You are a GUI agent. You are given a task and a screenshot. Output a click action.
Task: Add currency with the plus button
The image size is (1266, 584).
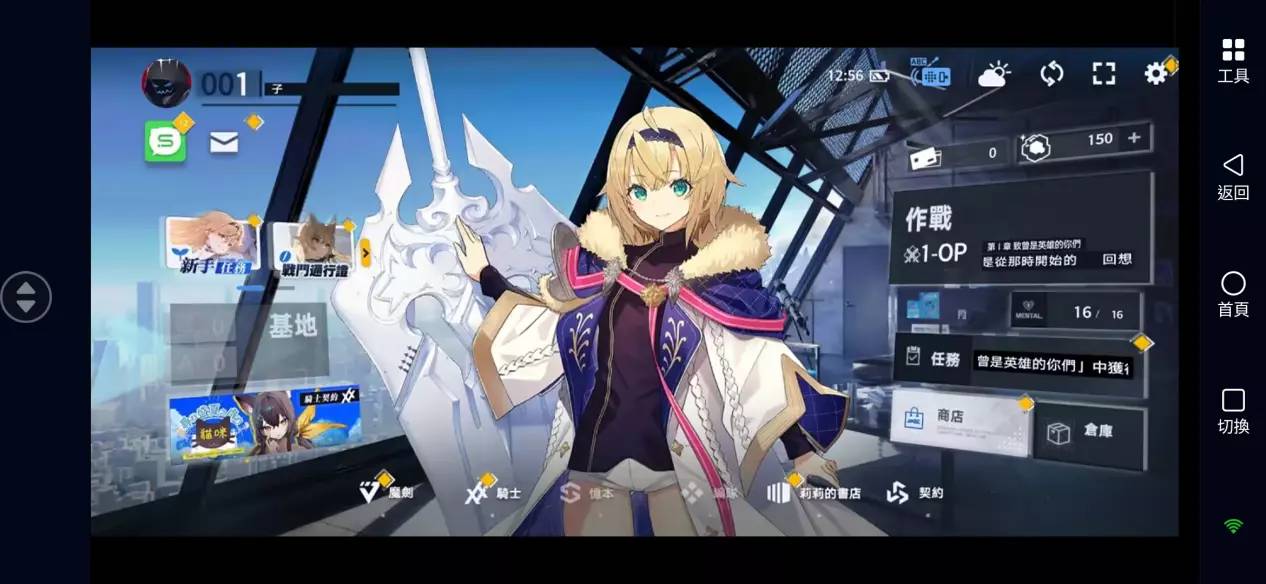pos(1134,139)
